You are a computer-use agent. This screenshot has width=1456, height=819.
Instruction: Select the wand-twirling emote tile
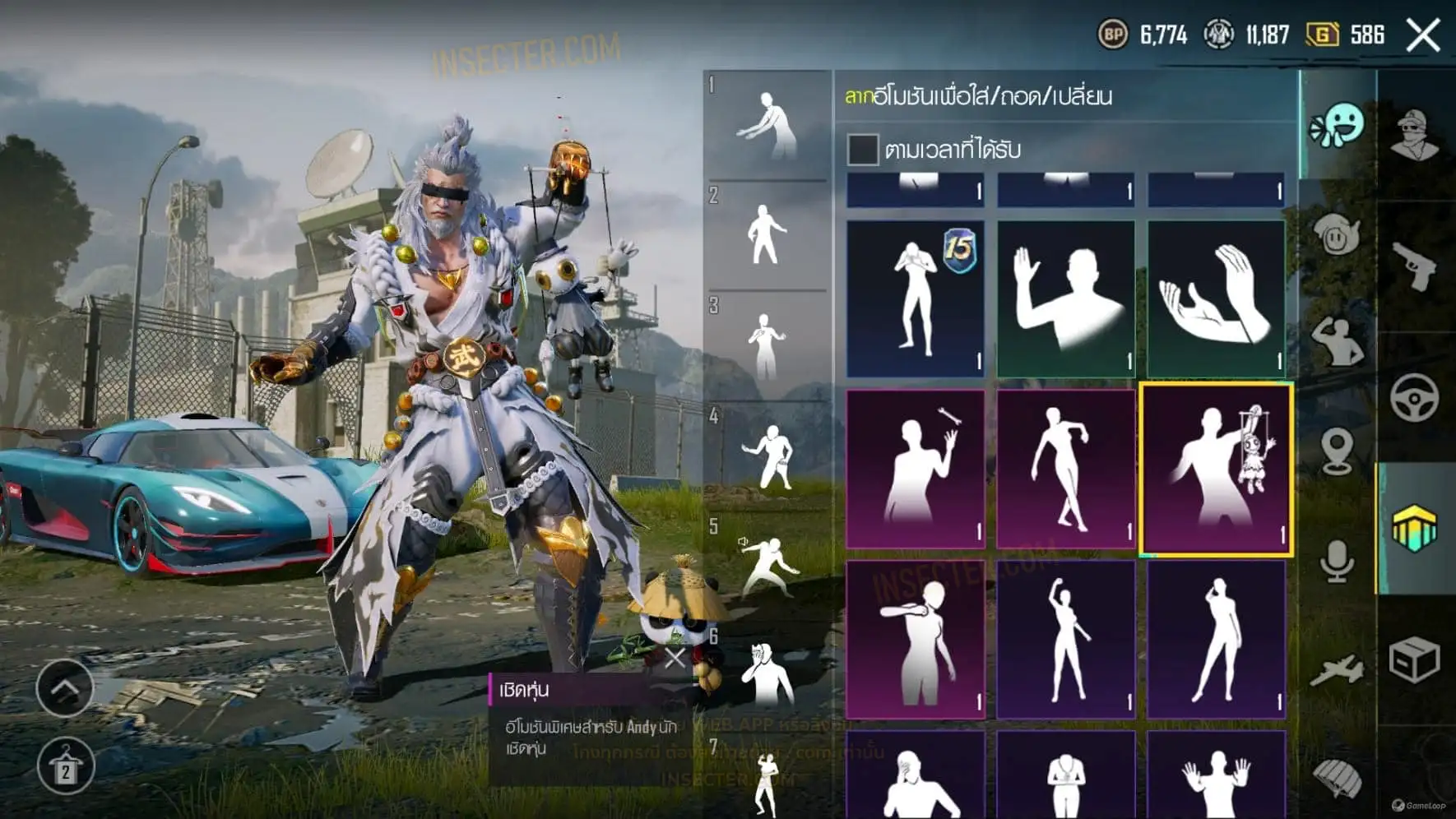click(915, 469)
